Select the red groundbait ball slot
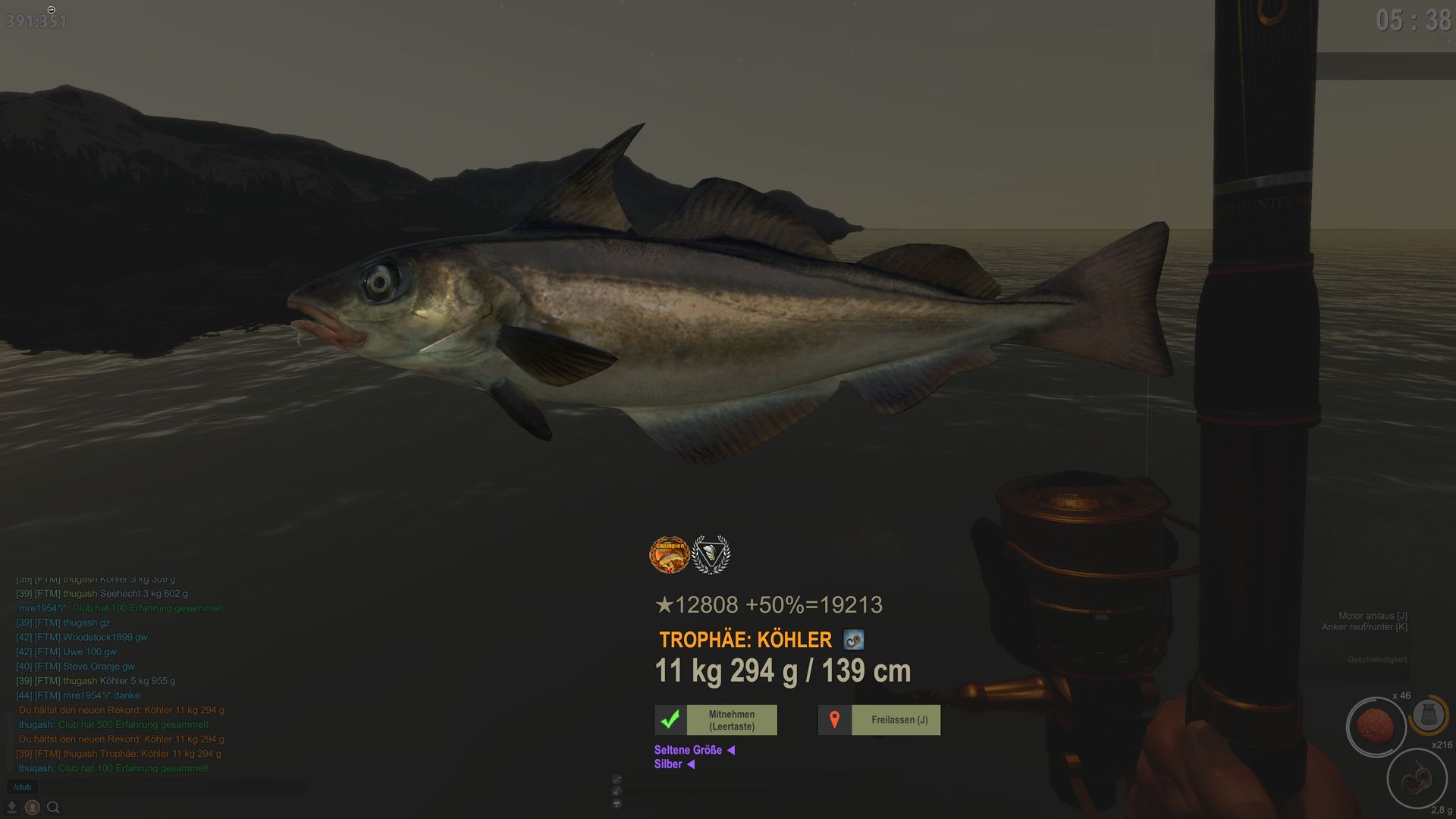 pos(1375,726)
